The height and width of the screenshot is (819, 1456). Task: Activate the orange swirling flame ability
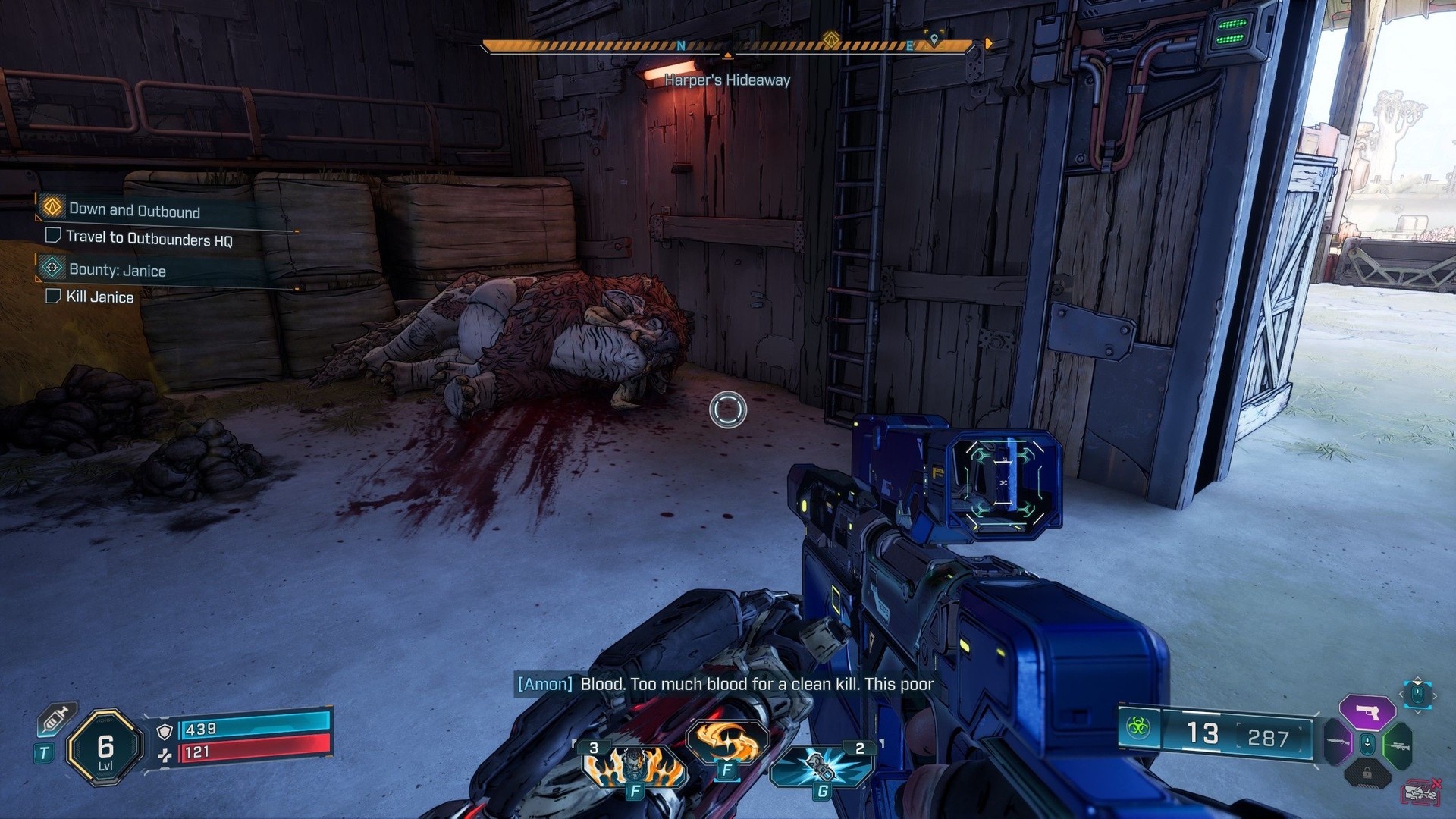(x=726, y=742)
